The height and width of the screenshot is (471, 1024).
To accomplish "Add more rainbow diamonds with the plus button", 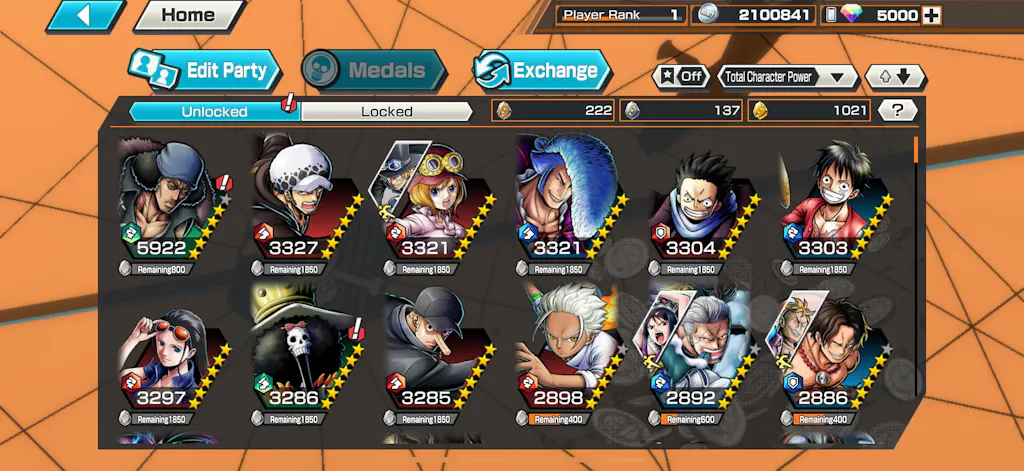I will point(931,15).
